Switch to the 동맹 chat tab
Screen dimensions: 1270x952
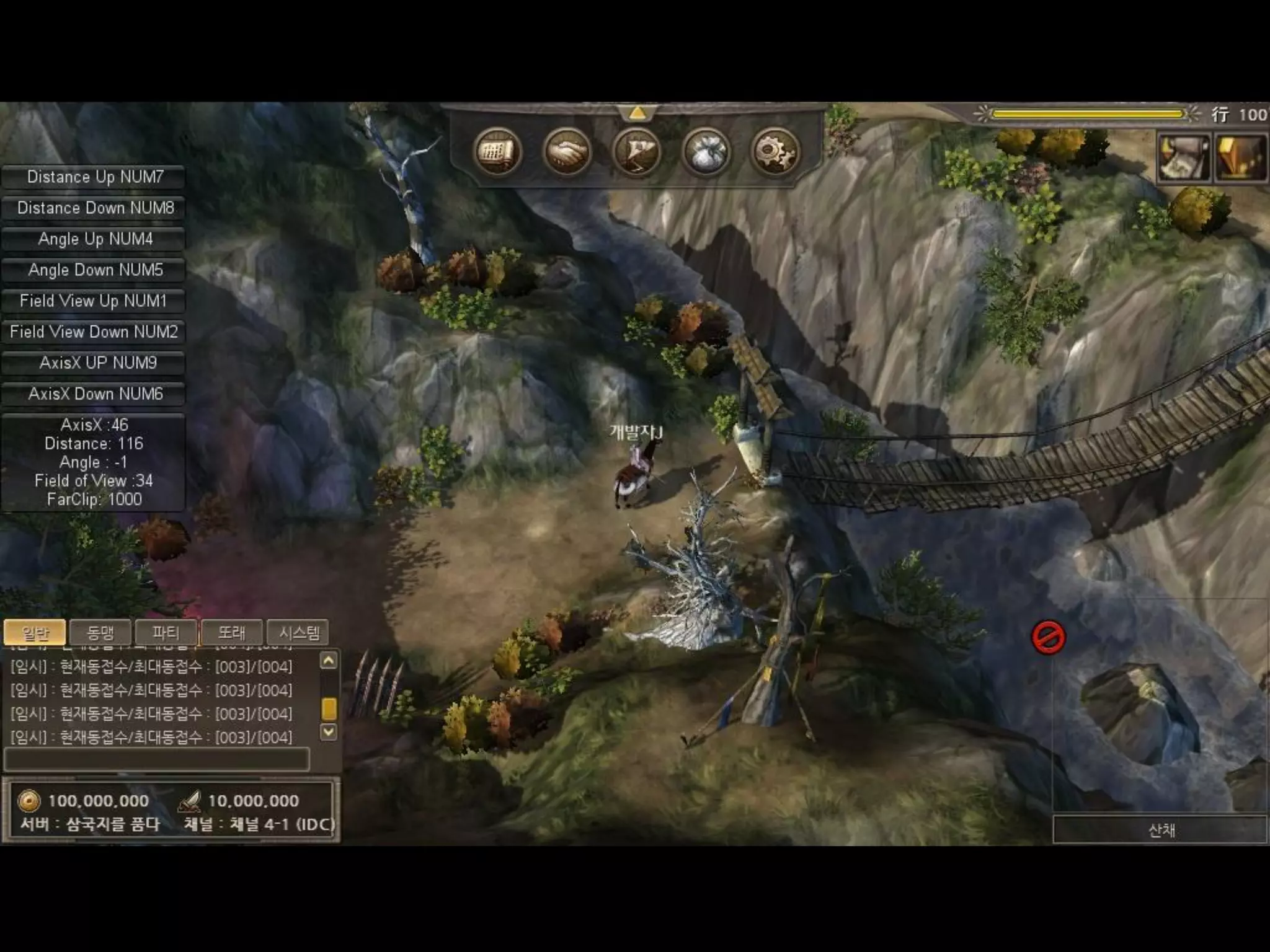coord(100,633)
